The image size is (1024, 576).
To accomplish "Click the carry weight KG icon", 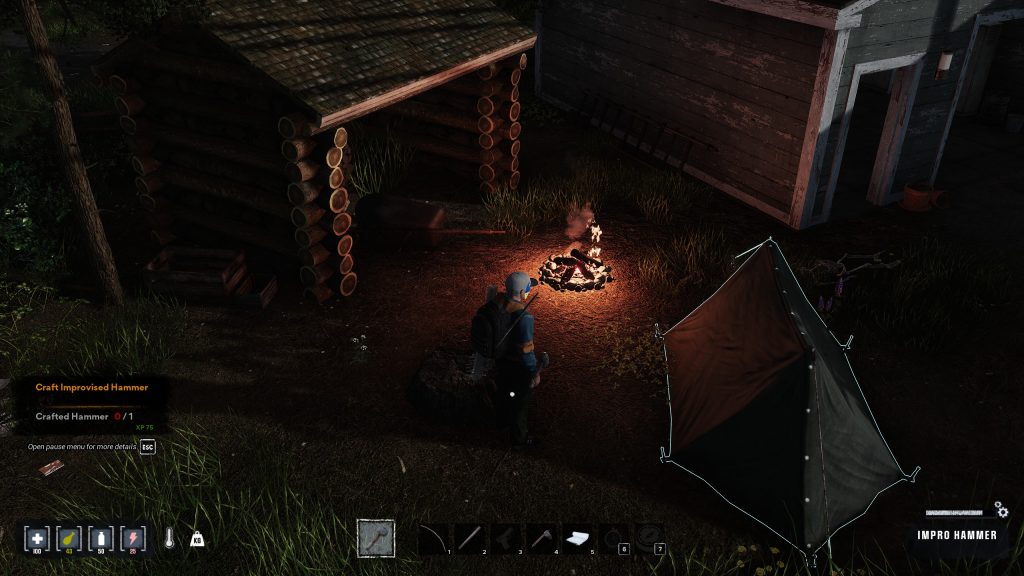I will click(x=197, y=538).
